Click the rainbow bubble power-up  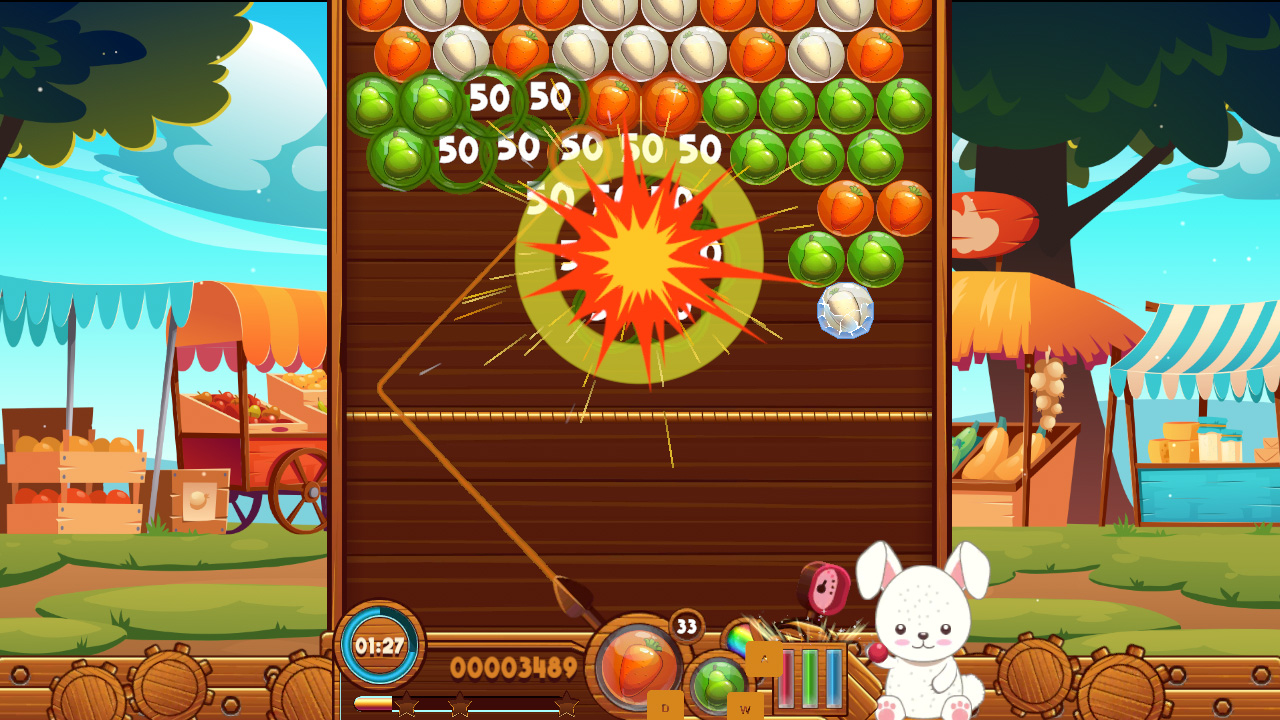pyautogui.click(x=741, y=641)
